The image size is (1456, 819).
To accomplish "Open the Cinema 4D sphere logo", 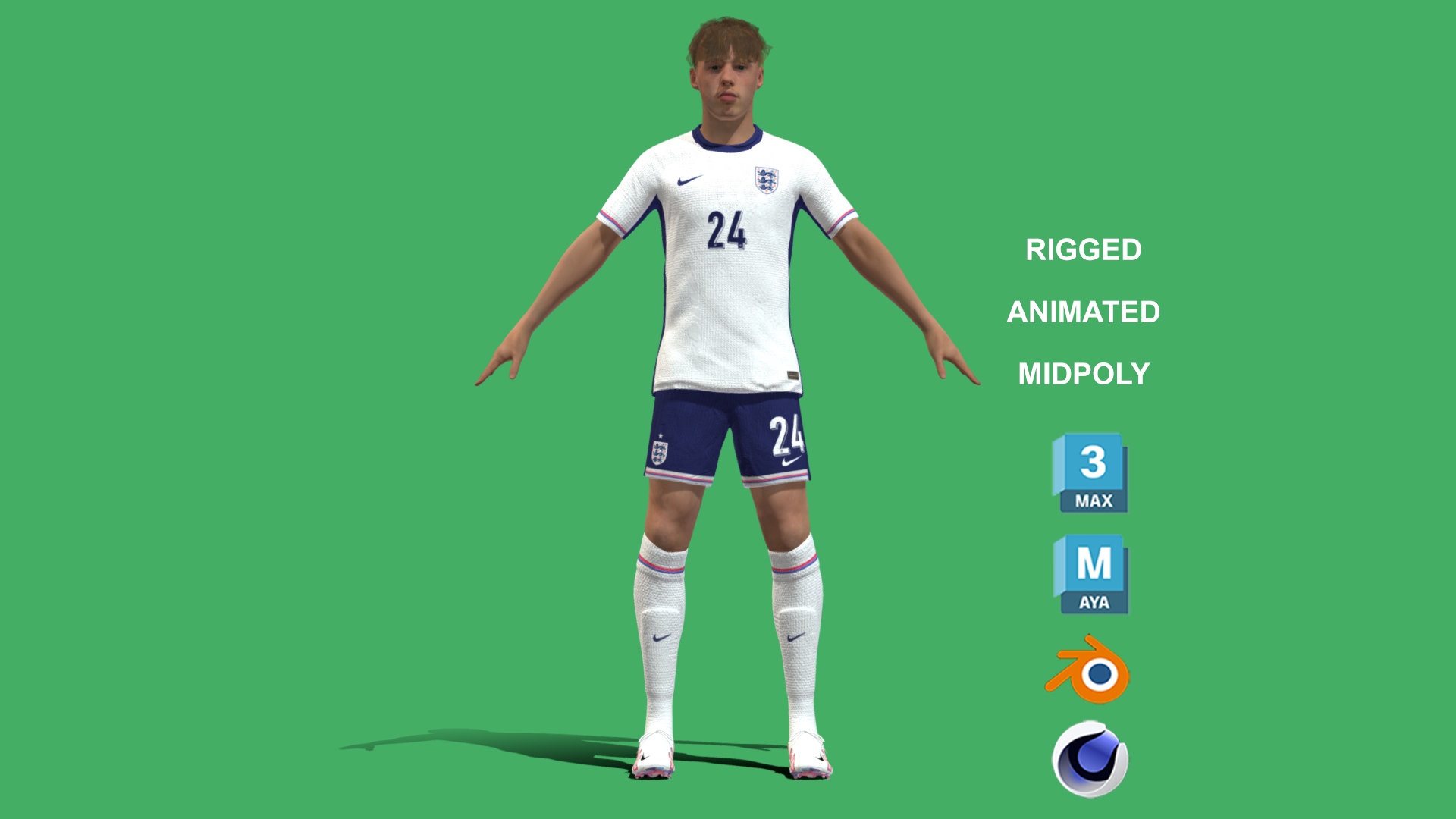I will click(x=1090, y=759).
